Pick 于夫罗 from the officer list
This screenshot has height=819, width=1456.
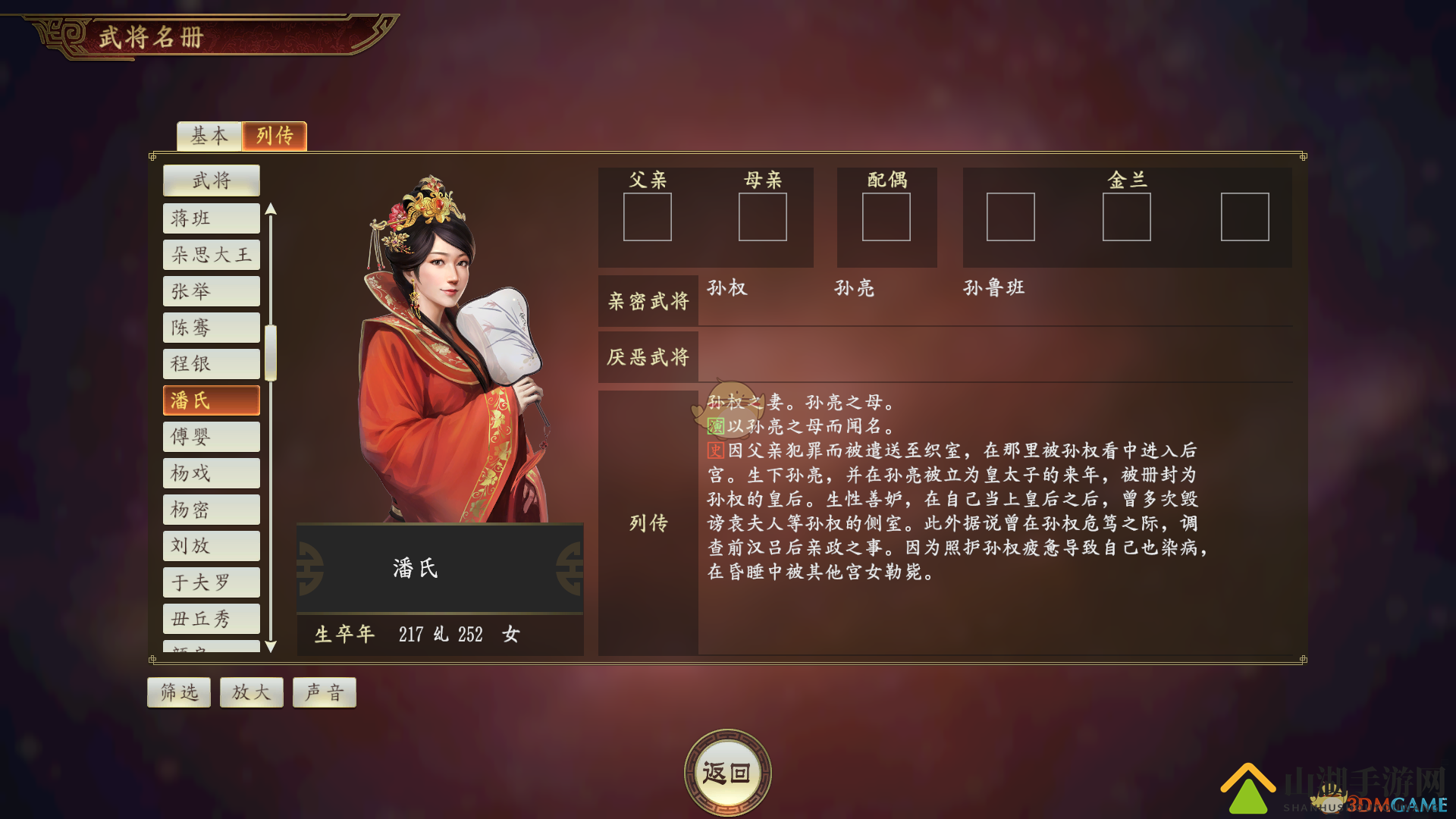(x=212, y=582)
